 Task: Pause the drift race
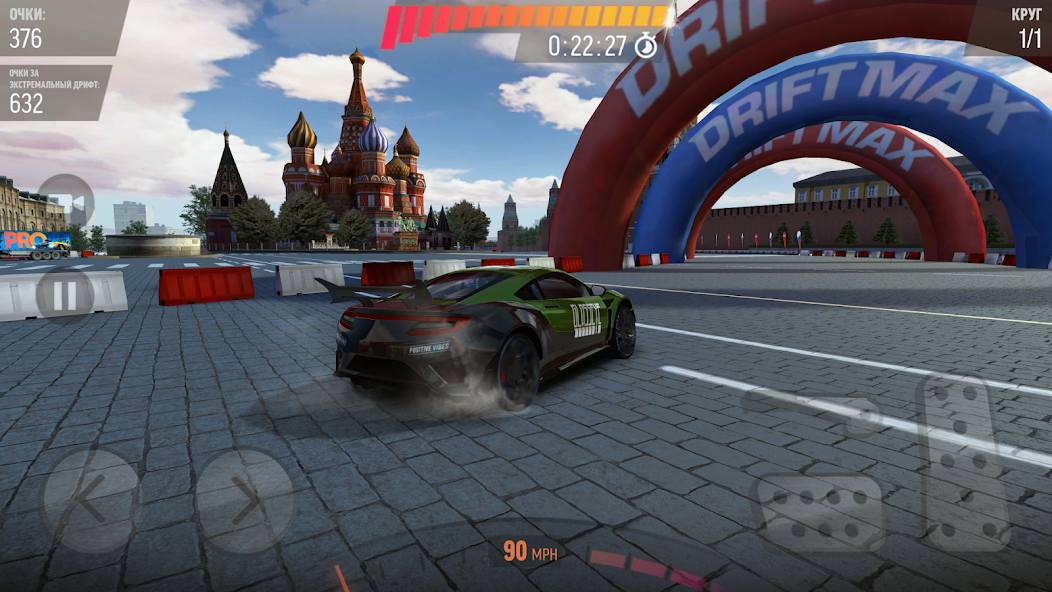coord(65,296)
